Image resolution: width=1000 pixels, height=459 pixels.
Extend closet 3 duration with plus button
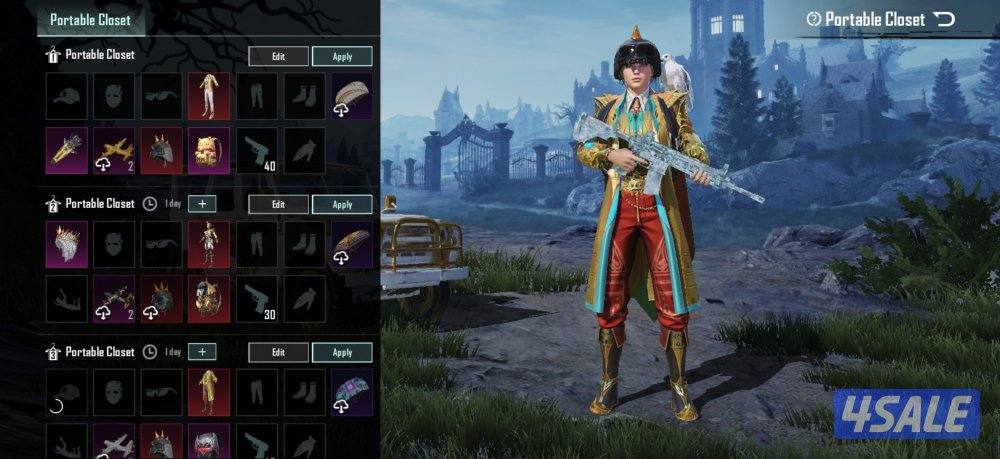click(202, 352)
